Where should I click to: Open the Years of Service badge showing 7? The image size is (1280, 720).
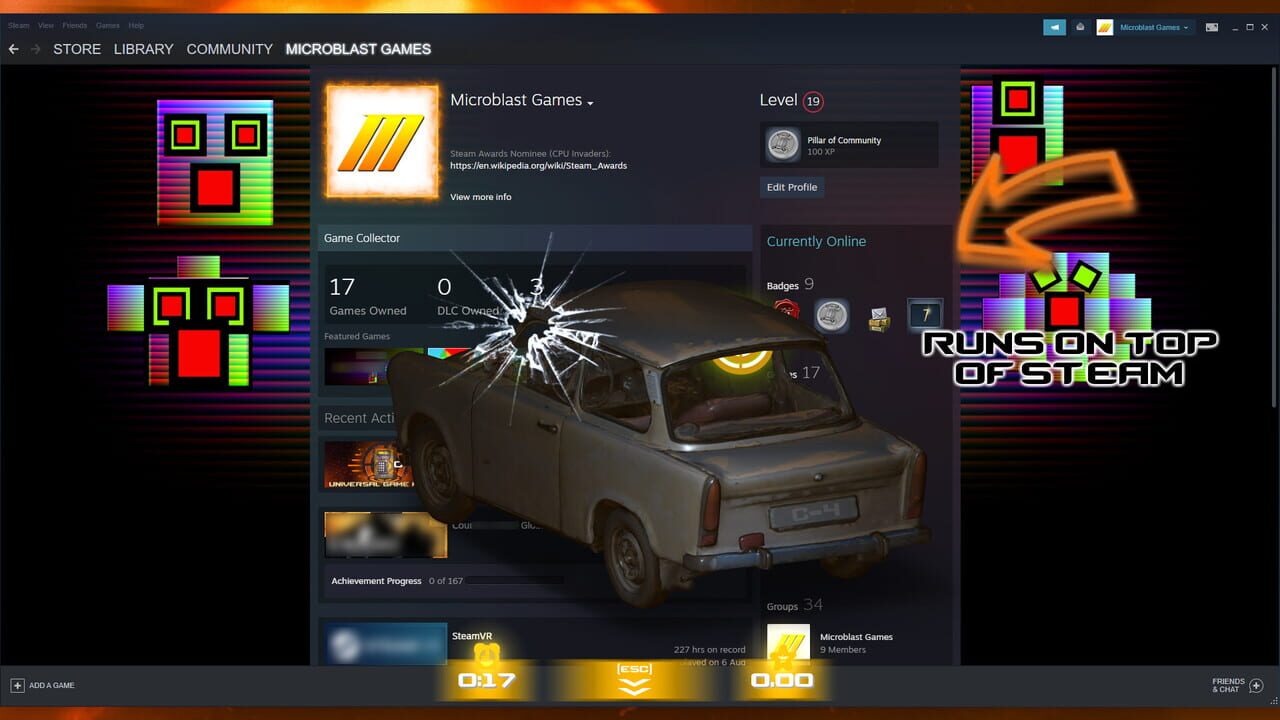coord(925,313)
